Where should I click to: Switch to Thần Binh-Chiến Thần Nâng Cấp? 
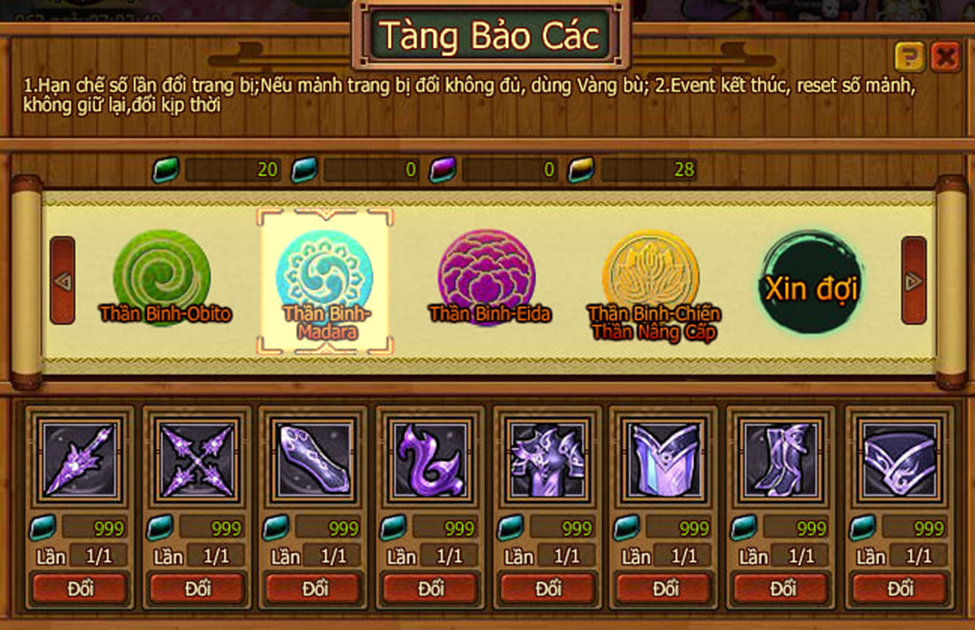(650, 281)
